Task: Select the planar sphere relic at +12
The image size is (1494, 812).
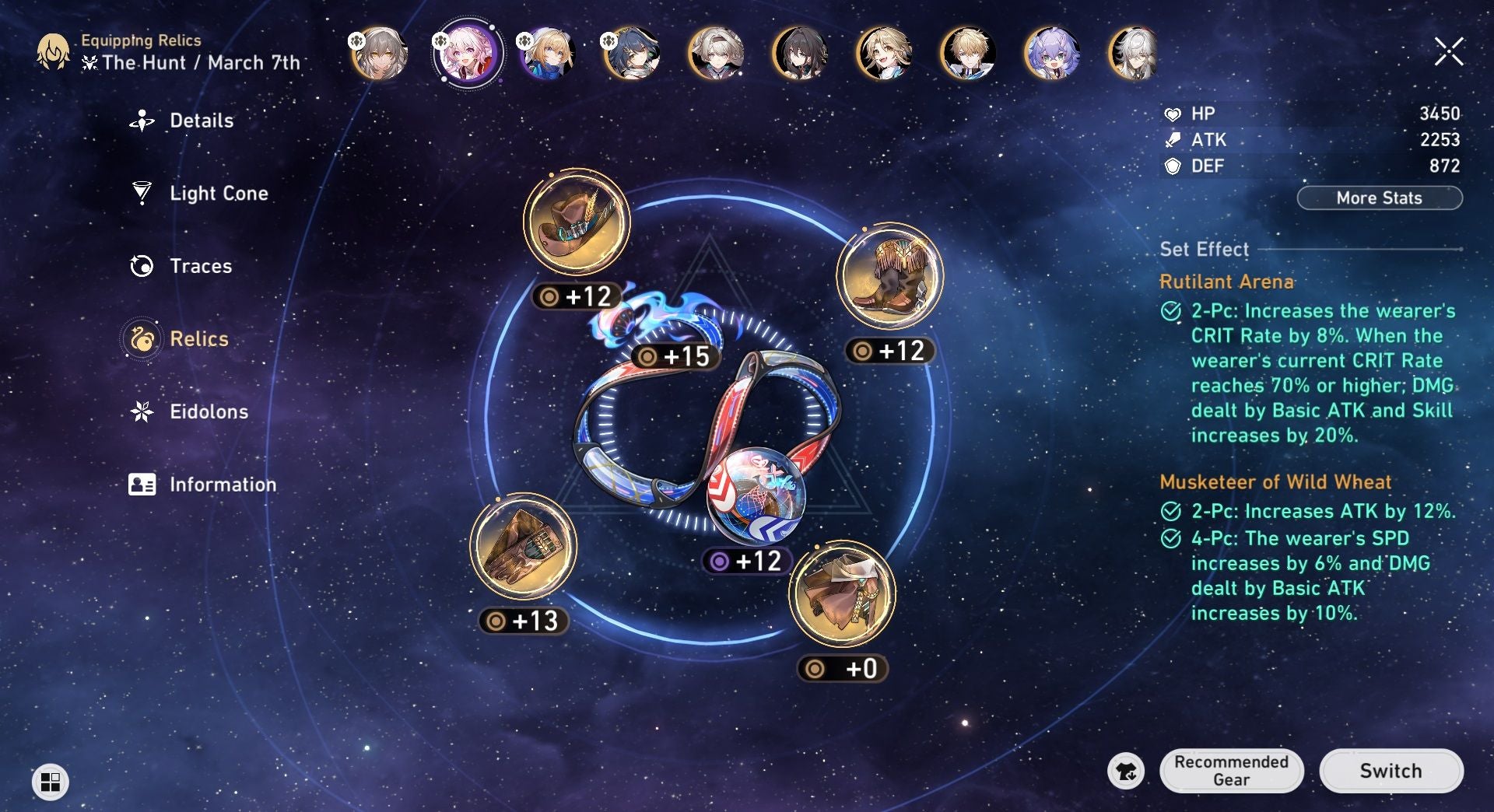Action: [x=759, y=496]
